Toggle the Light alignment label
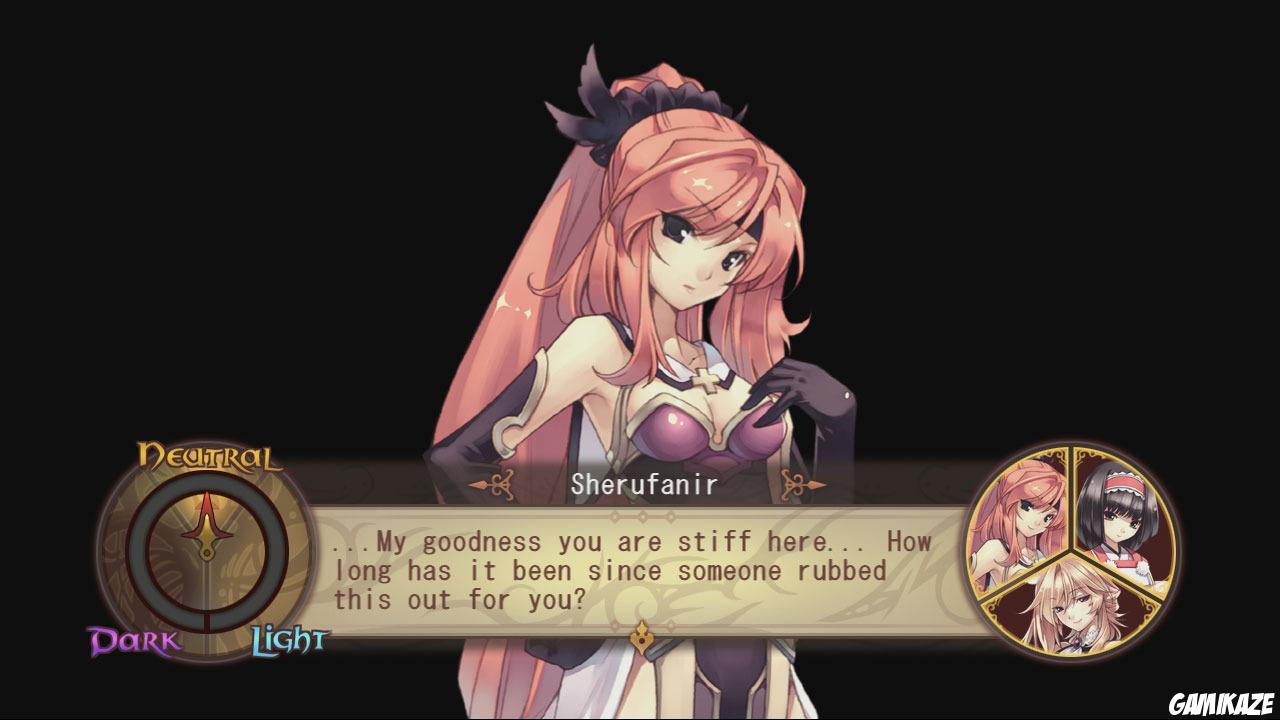 (x=288, y=637)
